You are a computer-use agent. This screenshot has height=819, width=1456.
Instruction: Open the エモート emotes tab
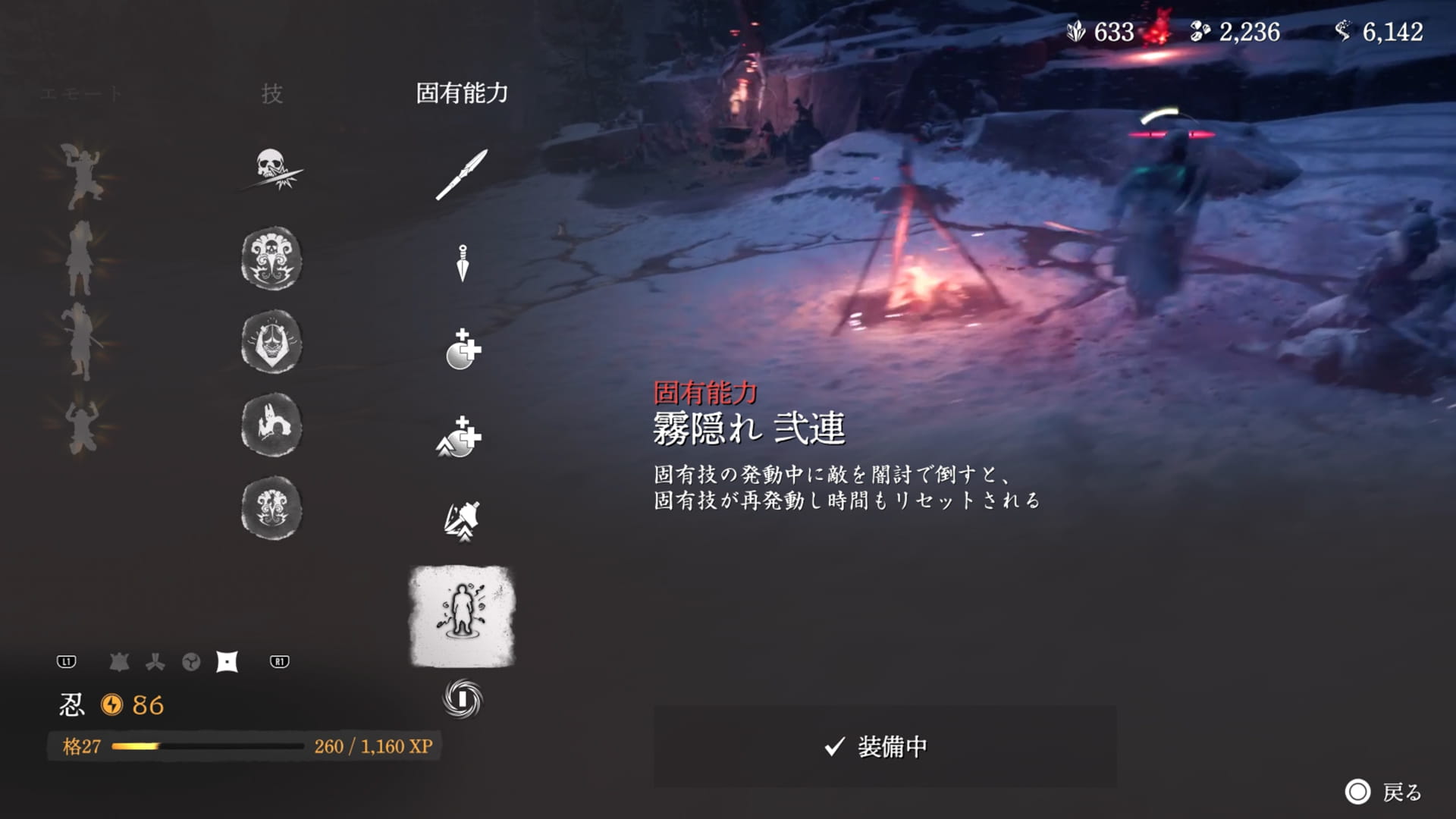[80, 93]
